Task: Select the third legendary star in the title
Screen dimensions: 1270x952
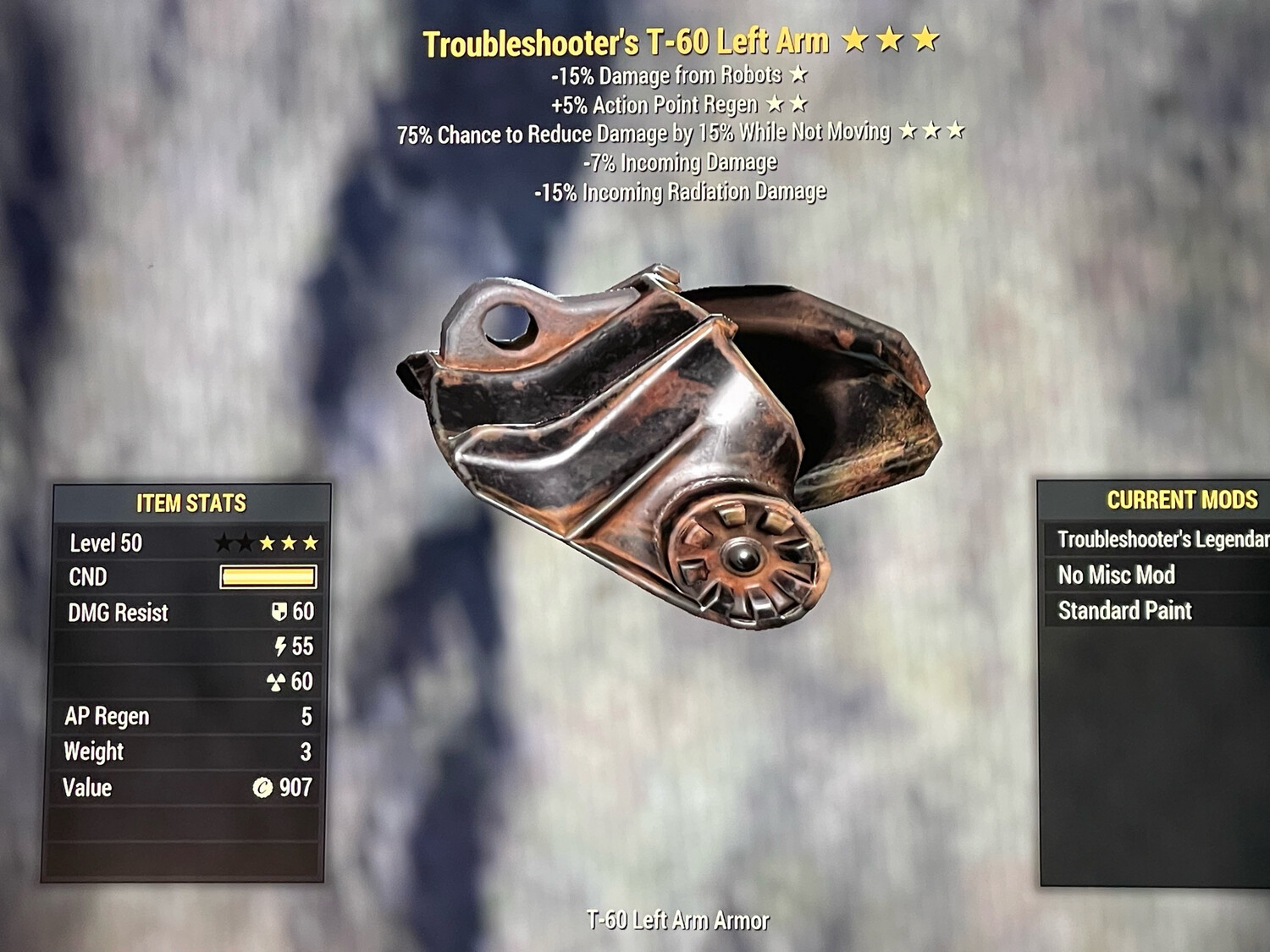Action: coord(925,39)
